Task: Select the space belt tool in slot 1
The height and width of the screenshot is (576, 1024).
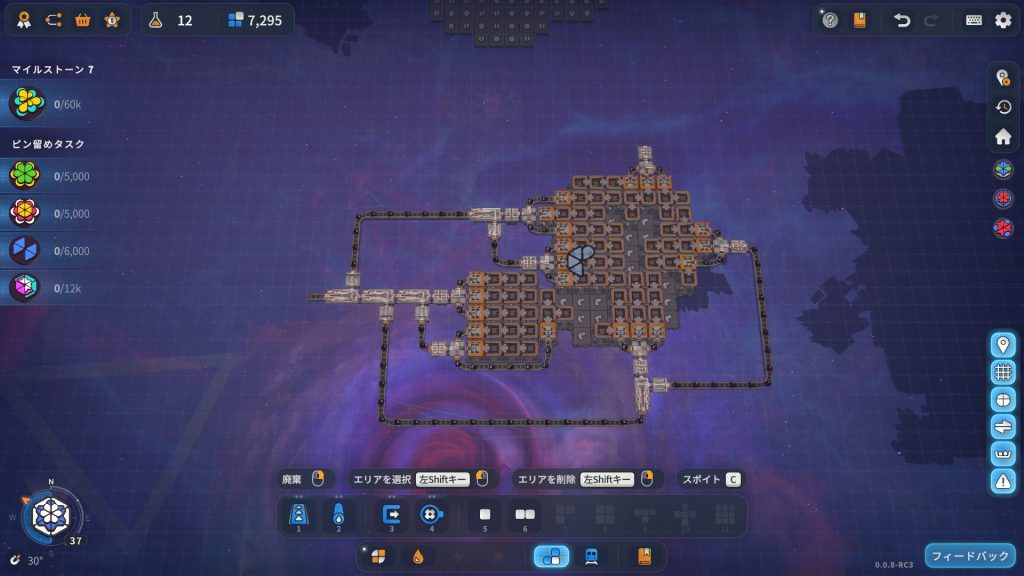Action: point(298,515)
